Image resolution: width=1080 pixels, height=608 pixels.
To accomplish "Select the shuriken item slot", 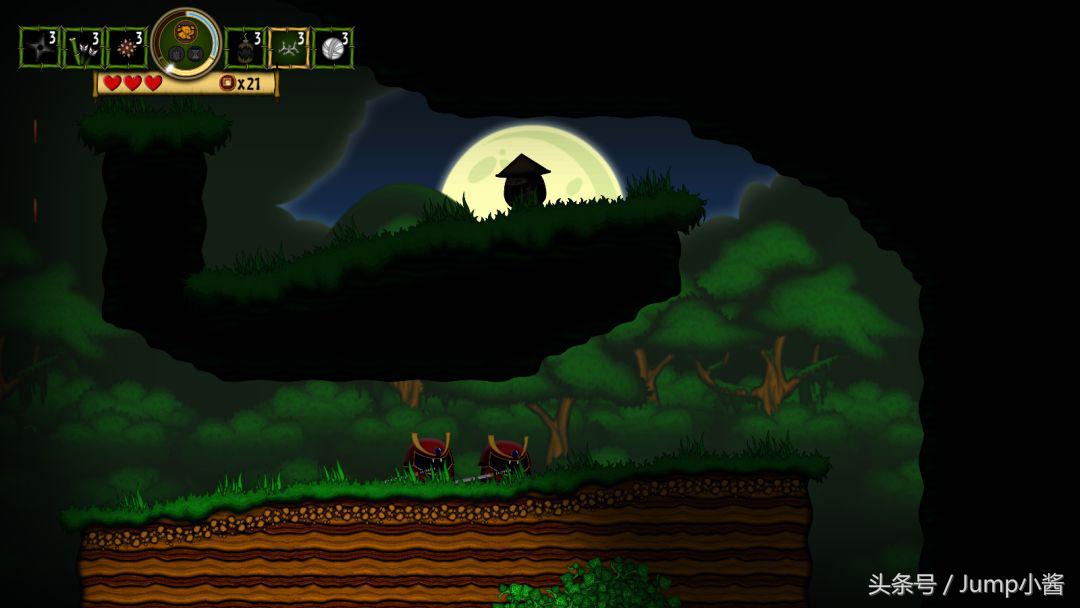I will coord(40,48).
